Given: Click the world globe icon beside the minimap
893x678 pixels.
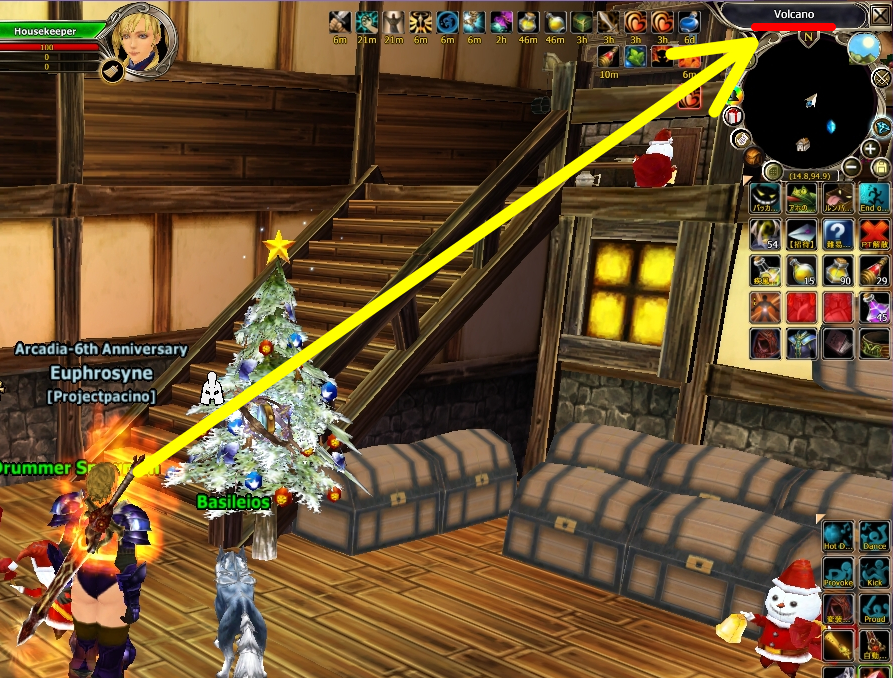Looking at the screenshot, I should [862, 47].
